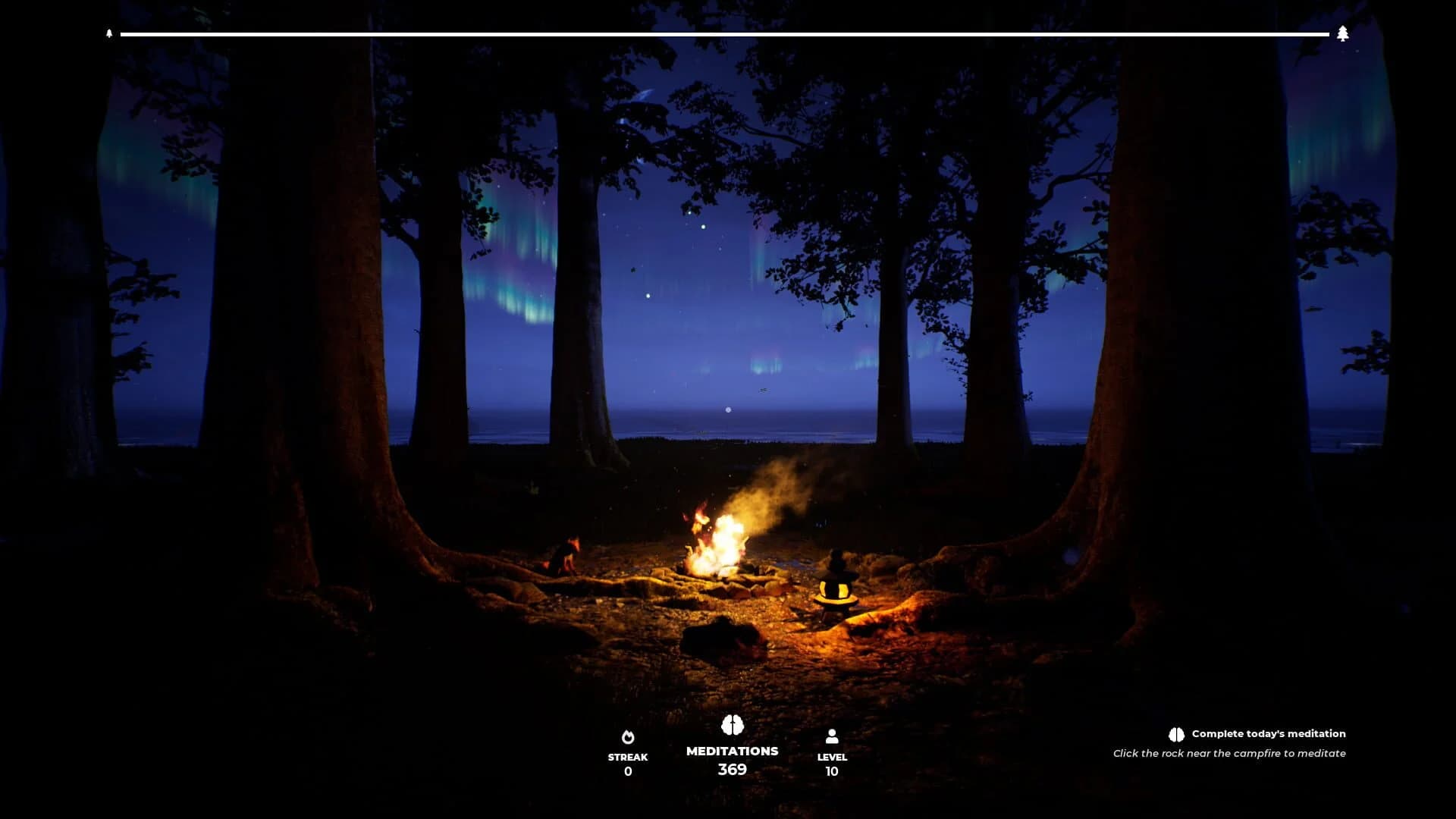Click the crescent moon in the sky
The height and width of the screenshot is (819, 1456).
pyautogui.click(x=645, y=95)
